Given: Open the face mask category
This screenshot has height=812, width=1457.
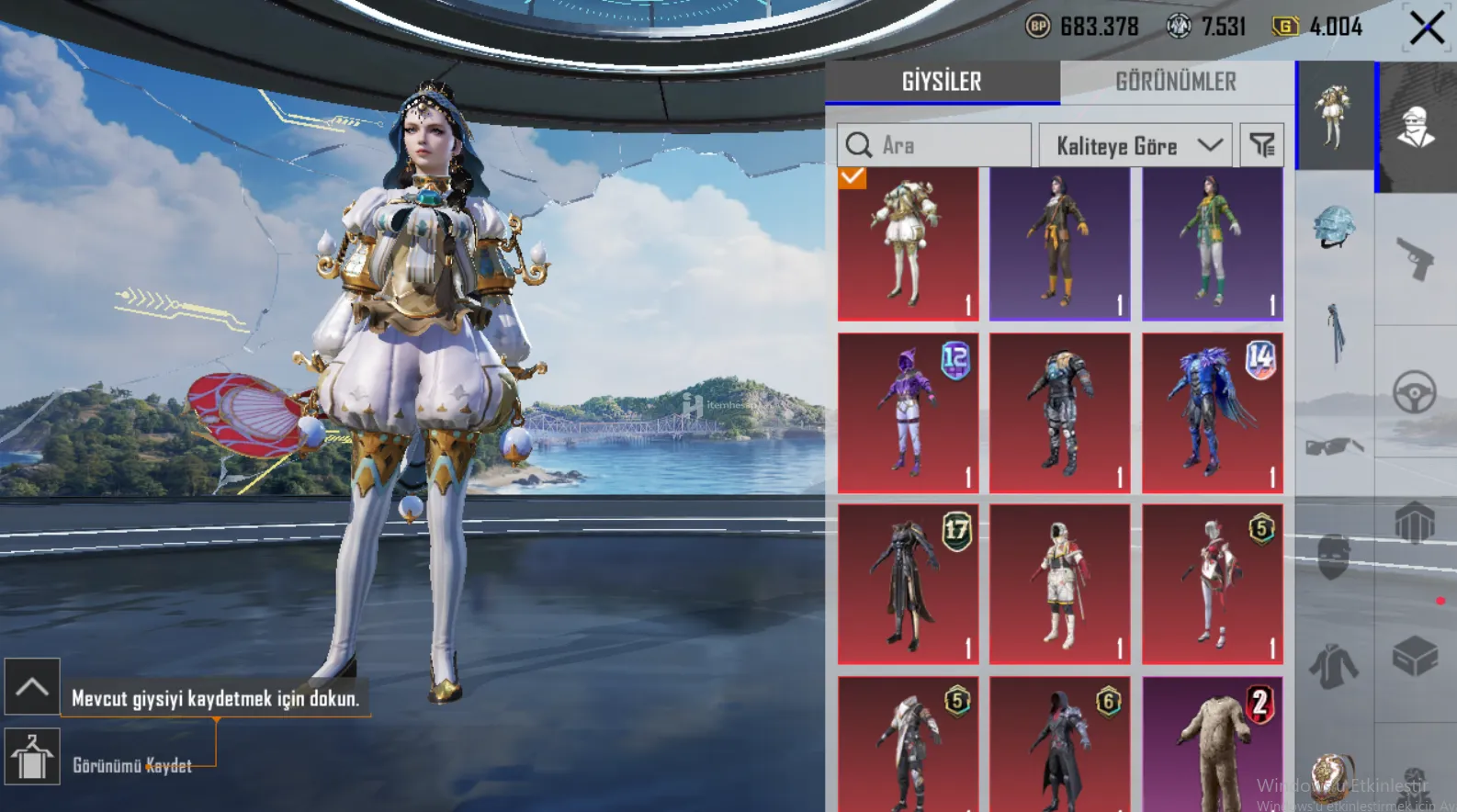Looking at the screenshot, I should click(1335, 558).
